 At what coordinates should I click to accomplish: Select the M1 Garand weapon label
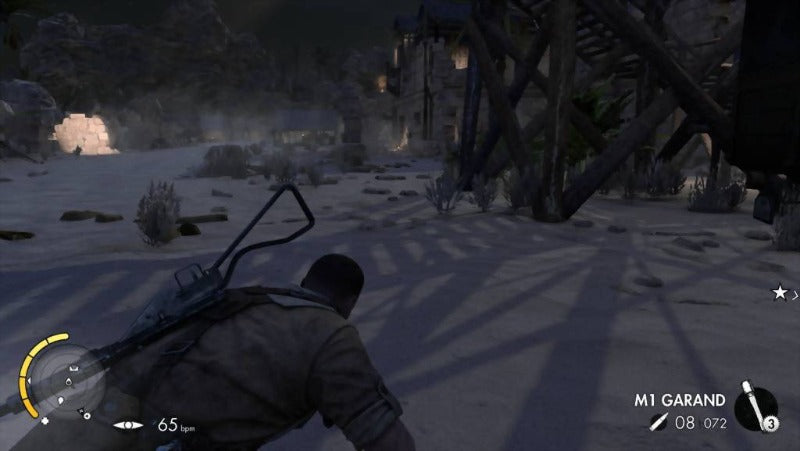pyautogui.click(x=680, y=399)
